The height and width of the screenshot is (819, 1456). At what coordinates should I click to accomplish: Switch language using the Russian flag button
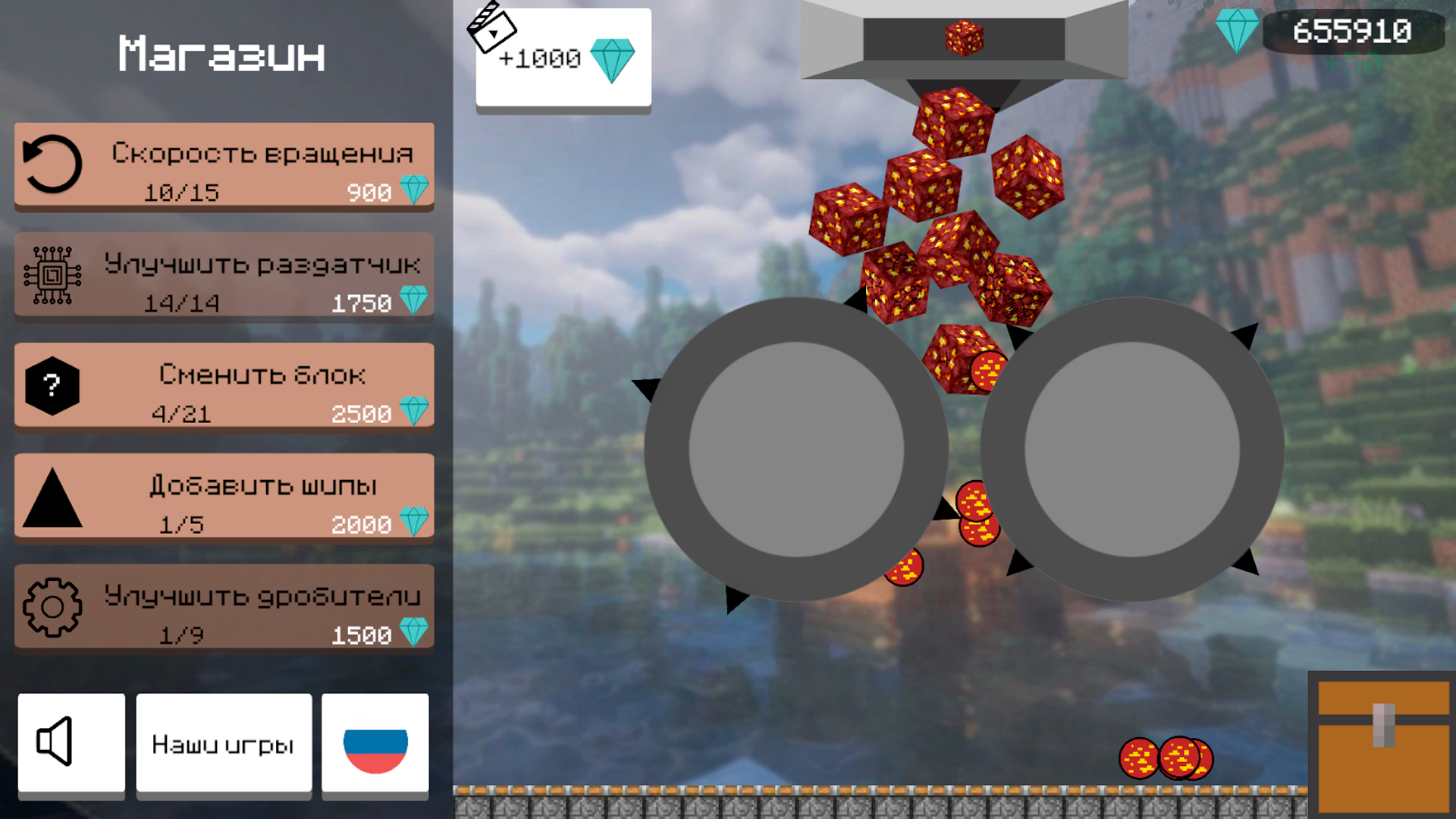pyautogui.click(x=376, y=743)
